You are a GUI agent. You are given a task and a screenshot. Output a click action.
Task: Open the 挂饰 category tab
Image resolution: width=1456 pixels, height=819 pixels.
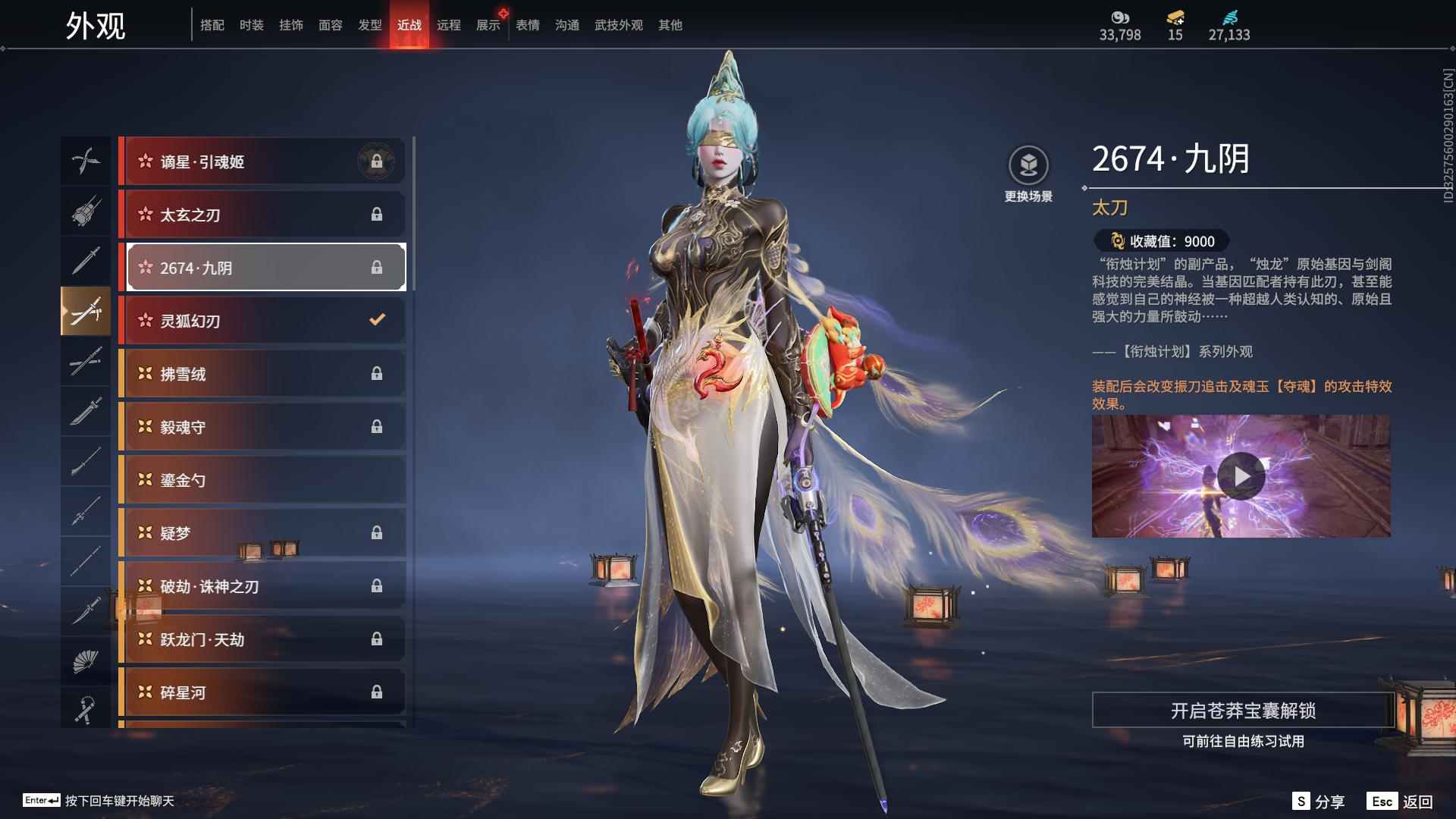(290, 26)
